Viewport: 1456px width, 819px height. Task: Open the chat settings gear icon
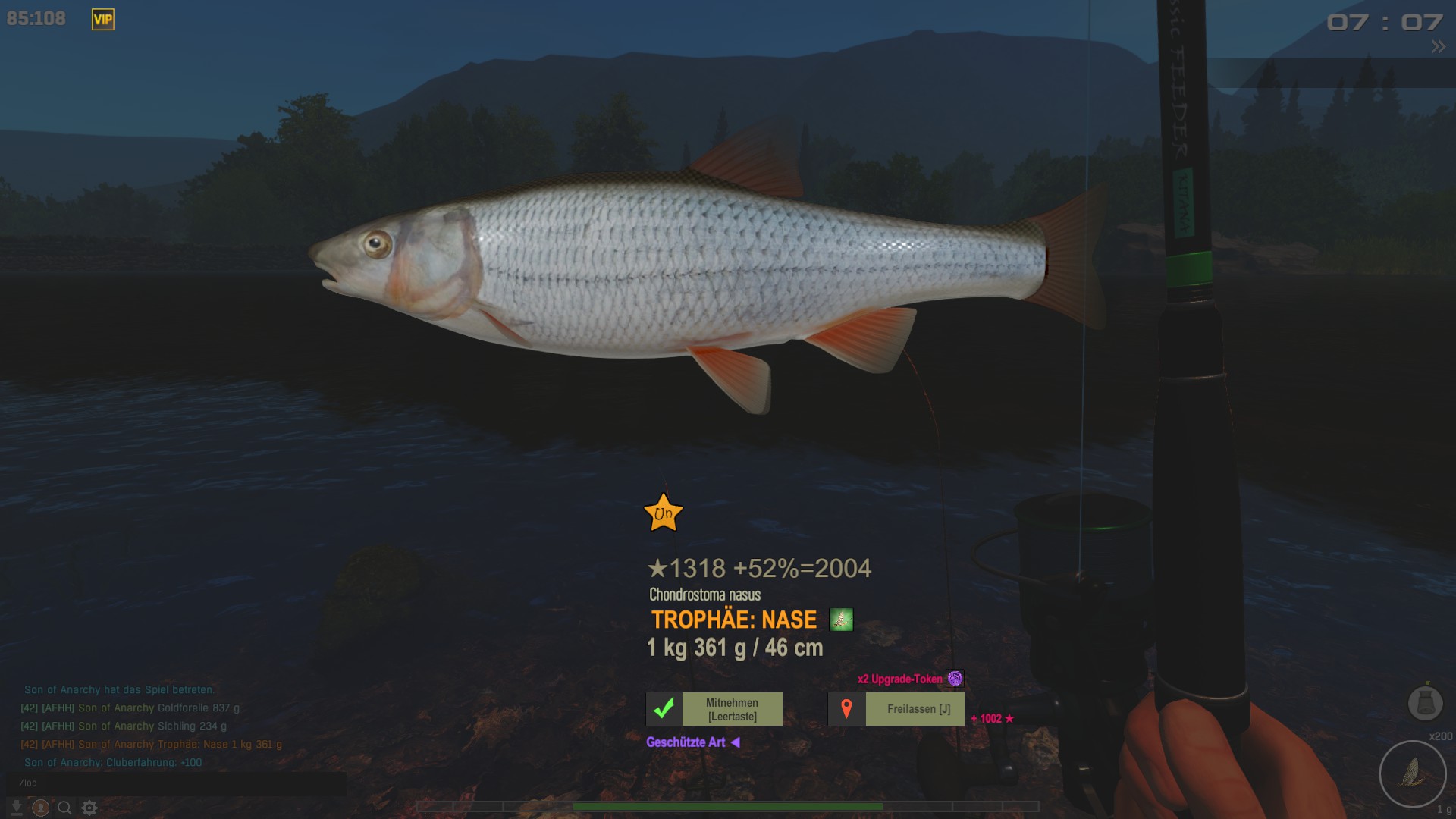89,808
